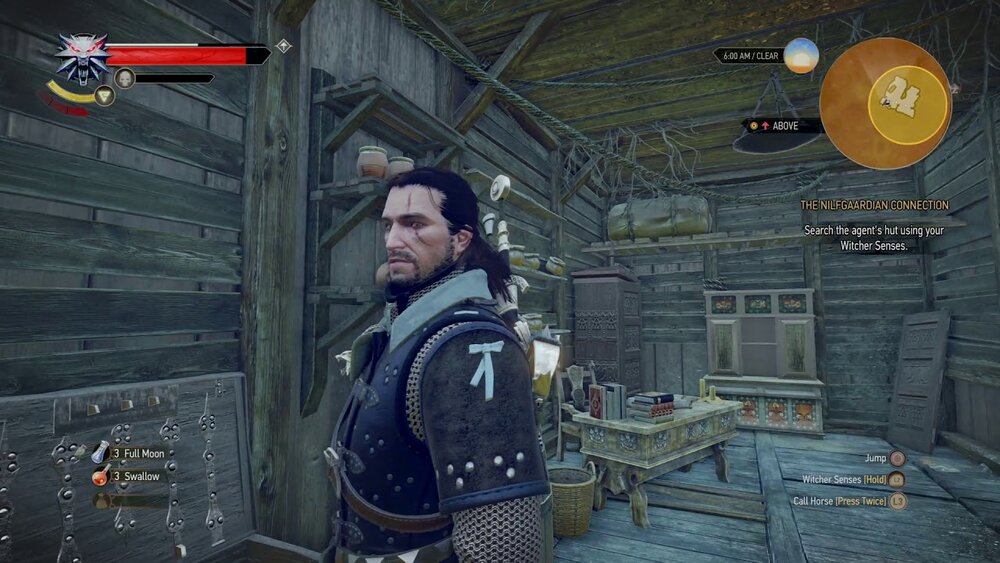
Task: Click the diamond arrow icon beside health bar
Action: (x=284, y=46)
